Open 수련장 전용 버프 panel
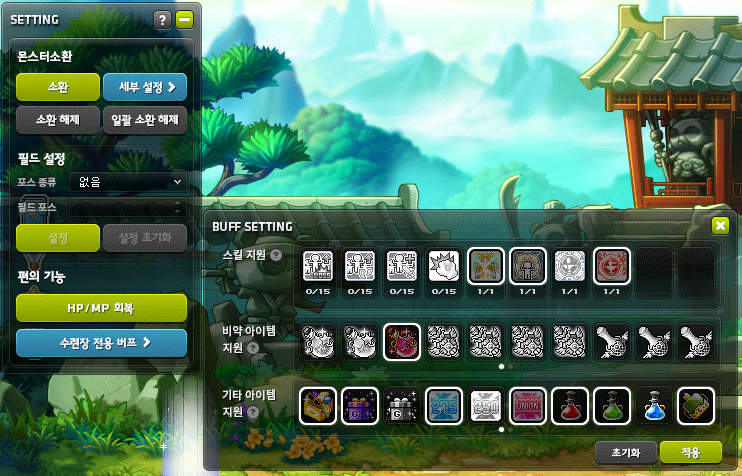Viewport: 742px width, 476px height. [102, 342]
